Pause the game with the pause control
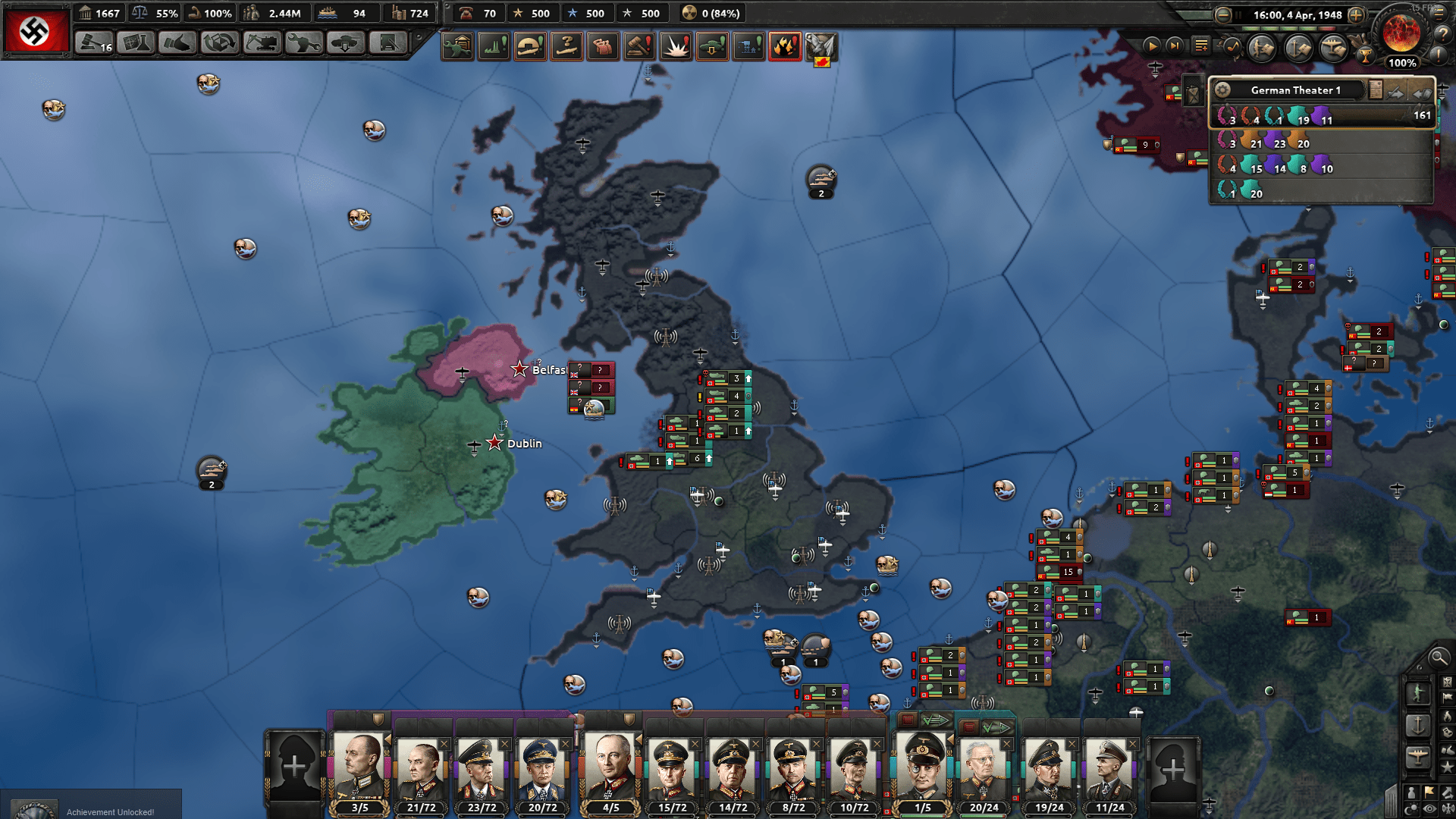 1238,15
